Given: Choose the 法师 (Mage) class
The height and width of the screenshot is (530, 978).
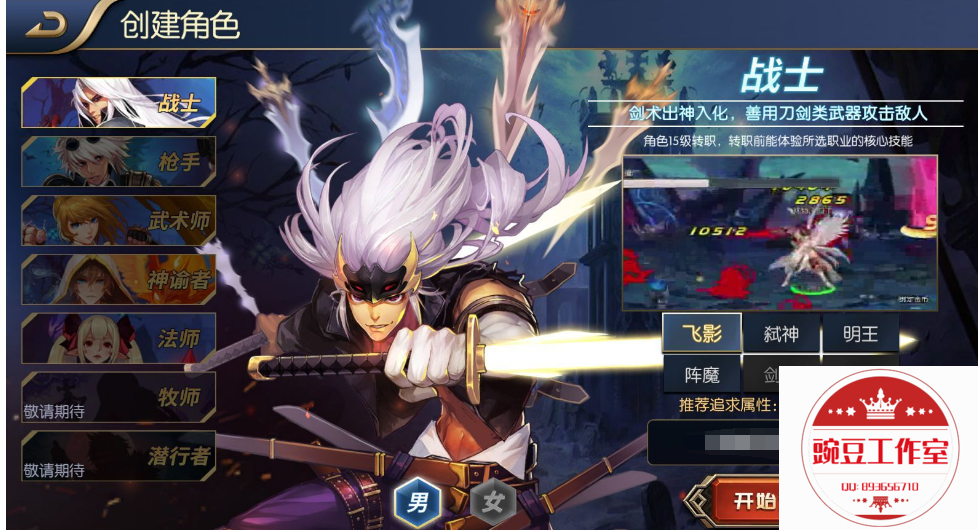Looking at the screenshot, I should [x=118, y=338].
